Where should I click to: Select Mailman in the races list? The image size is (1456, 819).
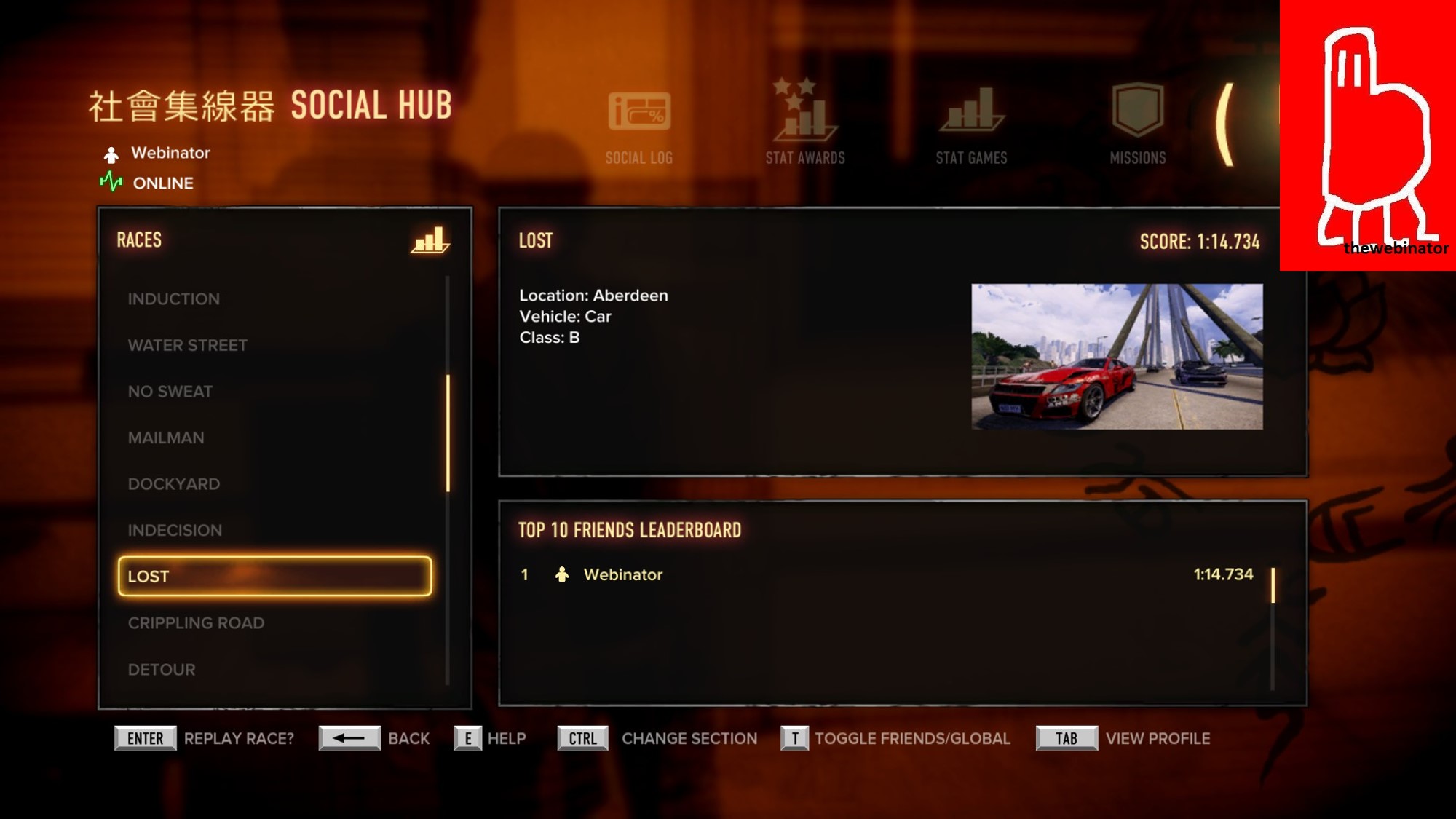[x=166, y=438]
